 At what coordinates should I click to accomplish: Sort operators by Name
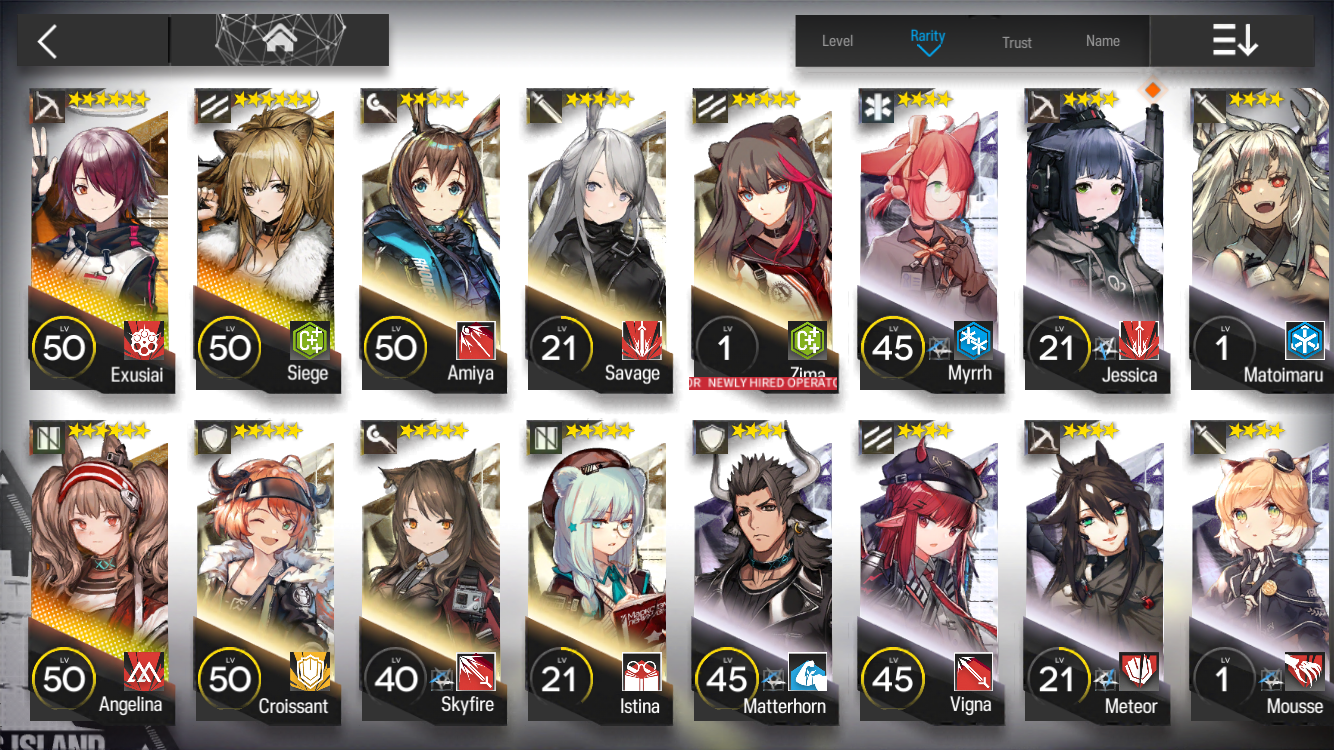tap(1102, 41)
